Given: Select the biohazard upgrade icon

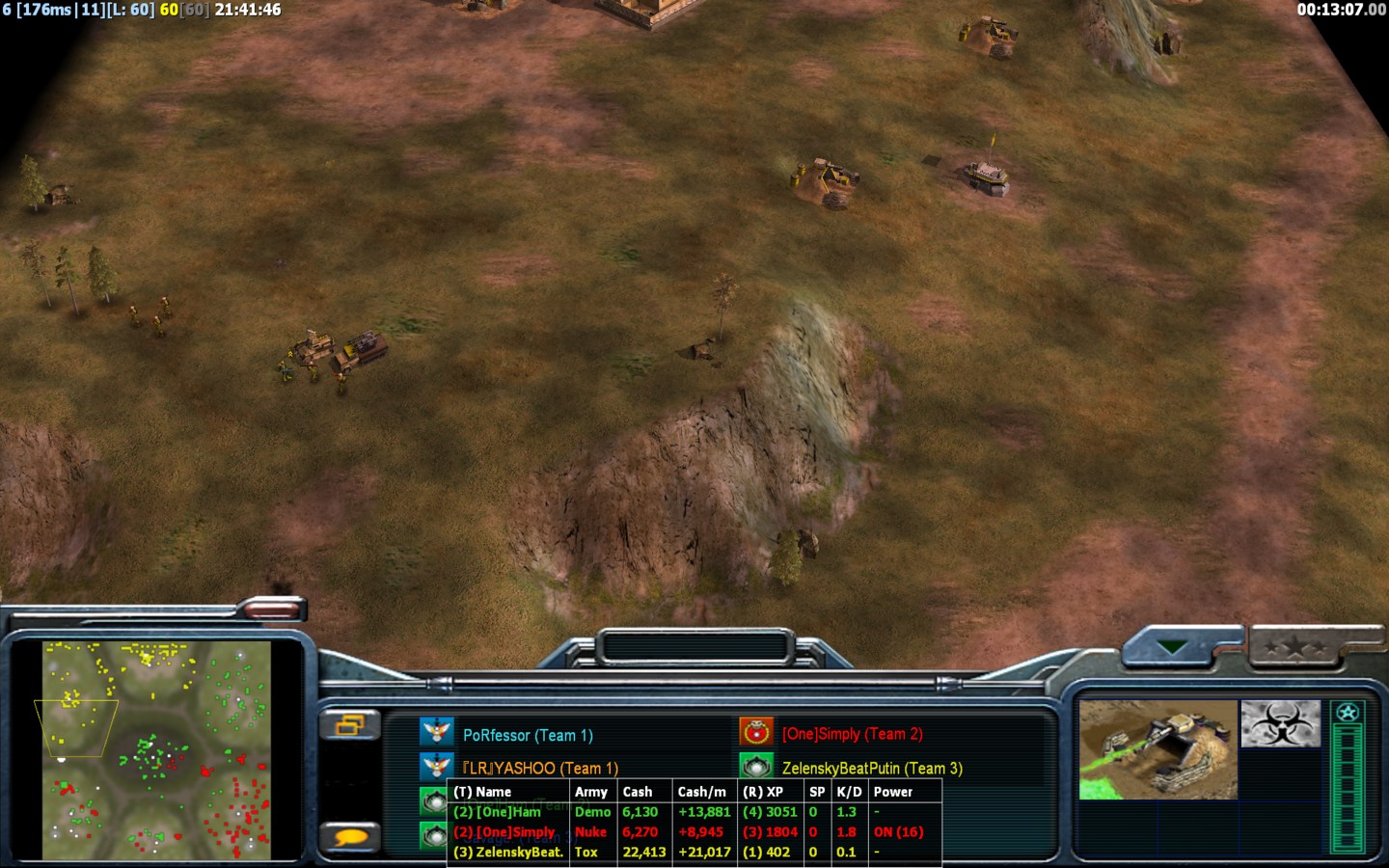Looking at the screenshot, I should pos(1279,723).
